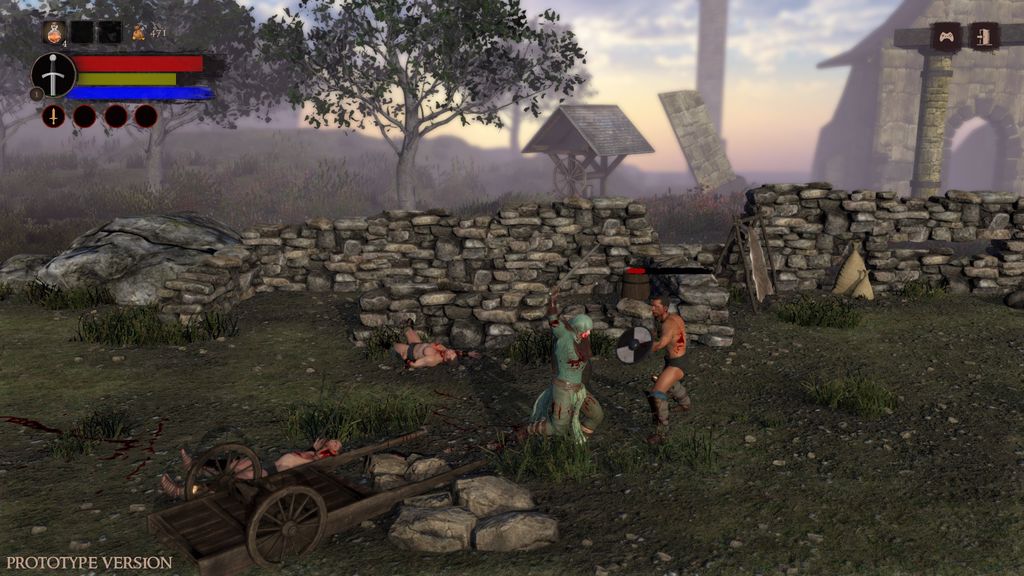Activate the small dagger skill slot
This screenshot has height=576, width=1024.
tap(54, 116)
